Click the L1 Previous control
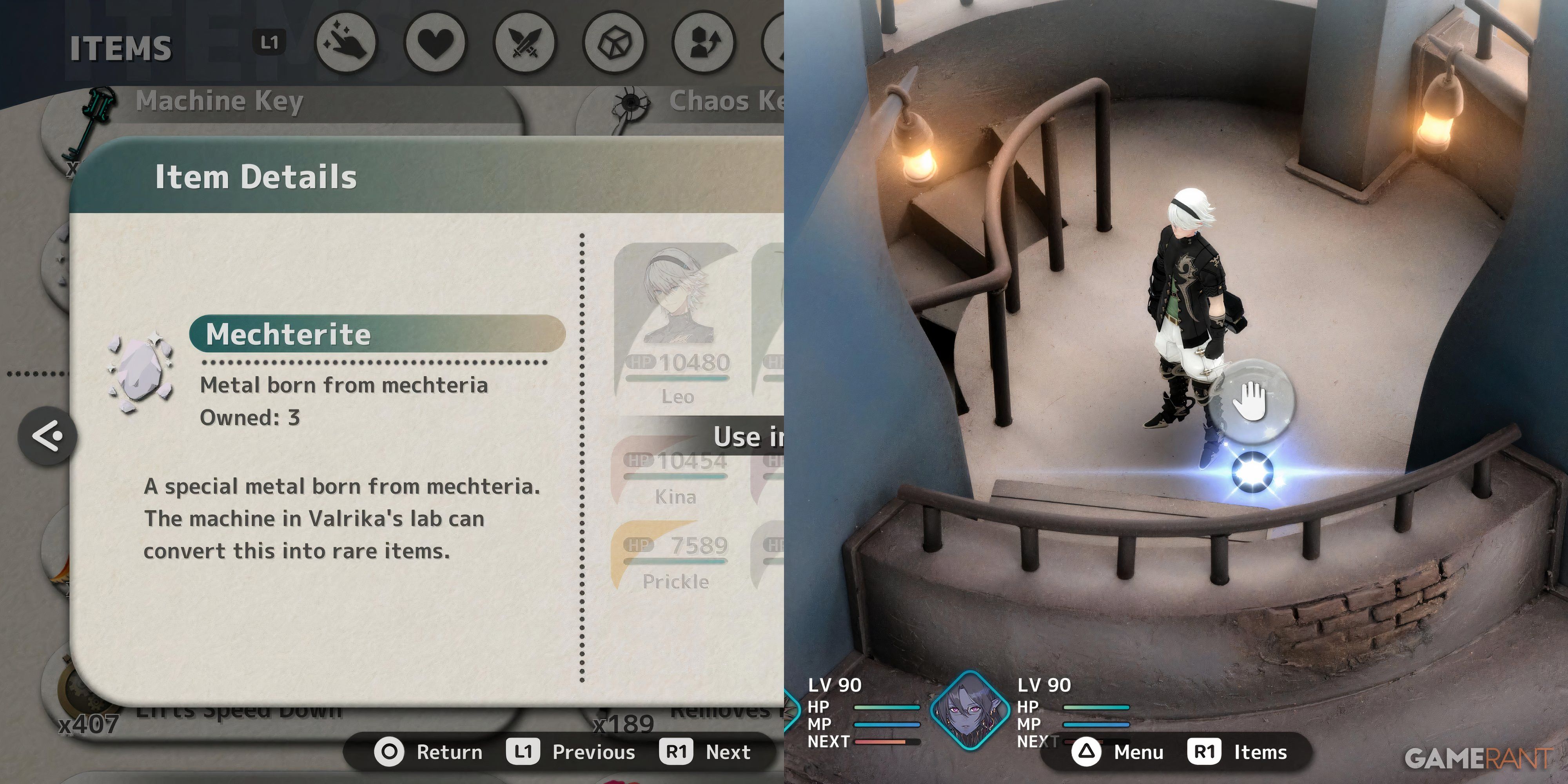The width and height of the screenshot is (1568, 784). click(560, 752)
